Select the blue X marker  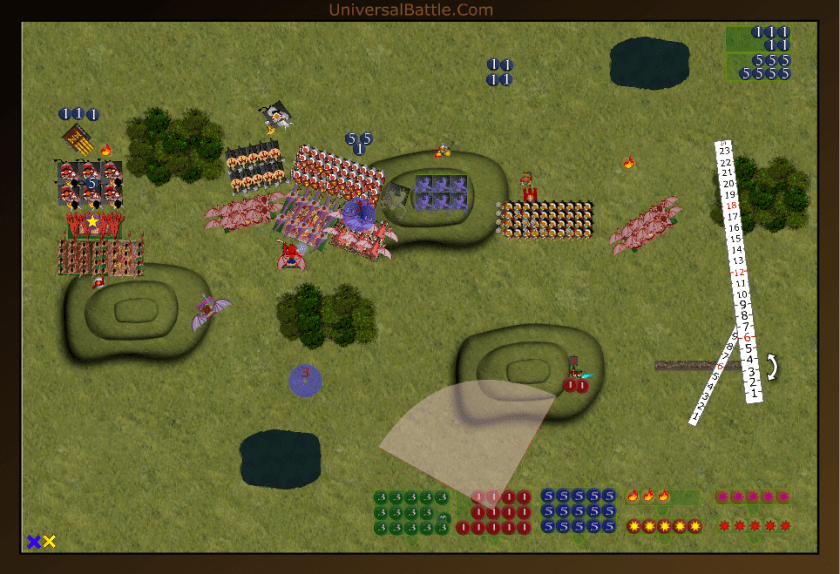pos(34,541)
